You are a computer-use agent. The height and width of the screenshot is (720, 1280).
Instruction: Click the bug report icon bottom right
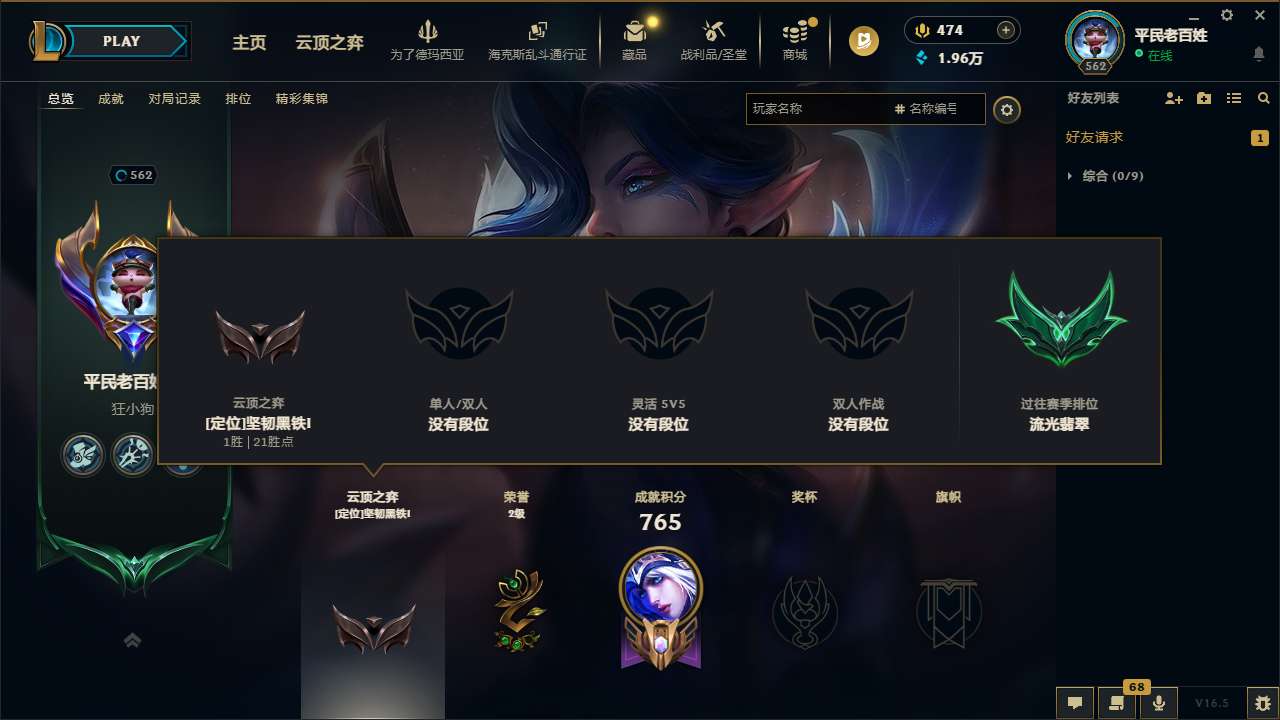pyautogui.click(x=1262, y=703)
